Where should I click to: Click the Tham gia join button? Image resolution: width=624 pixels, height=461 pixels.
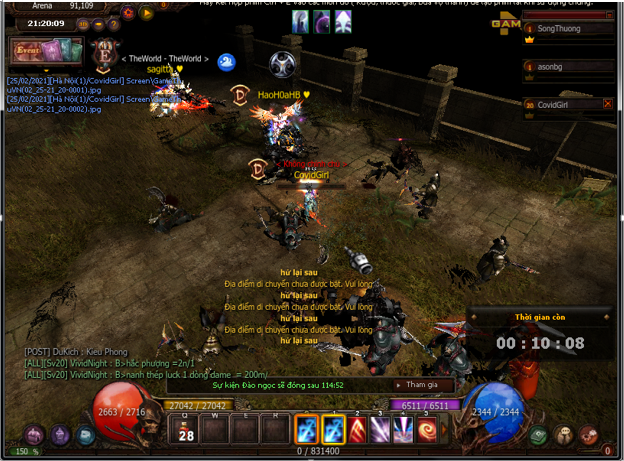(424, 384)
